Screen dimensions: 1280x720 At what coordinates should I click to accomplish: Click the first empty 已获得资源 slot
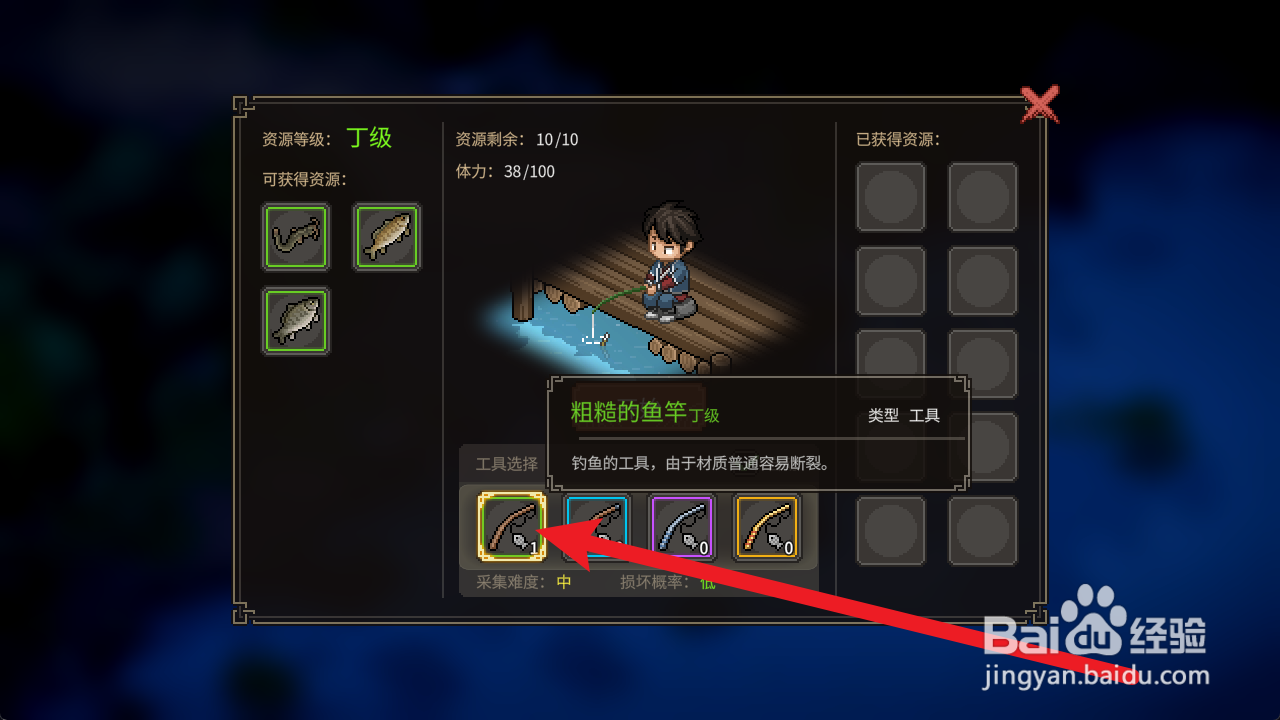tap(891, 194)
